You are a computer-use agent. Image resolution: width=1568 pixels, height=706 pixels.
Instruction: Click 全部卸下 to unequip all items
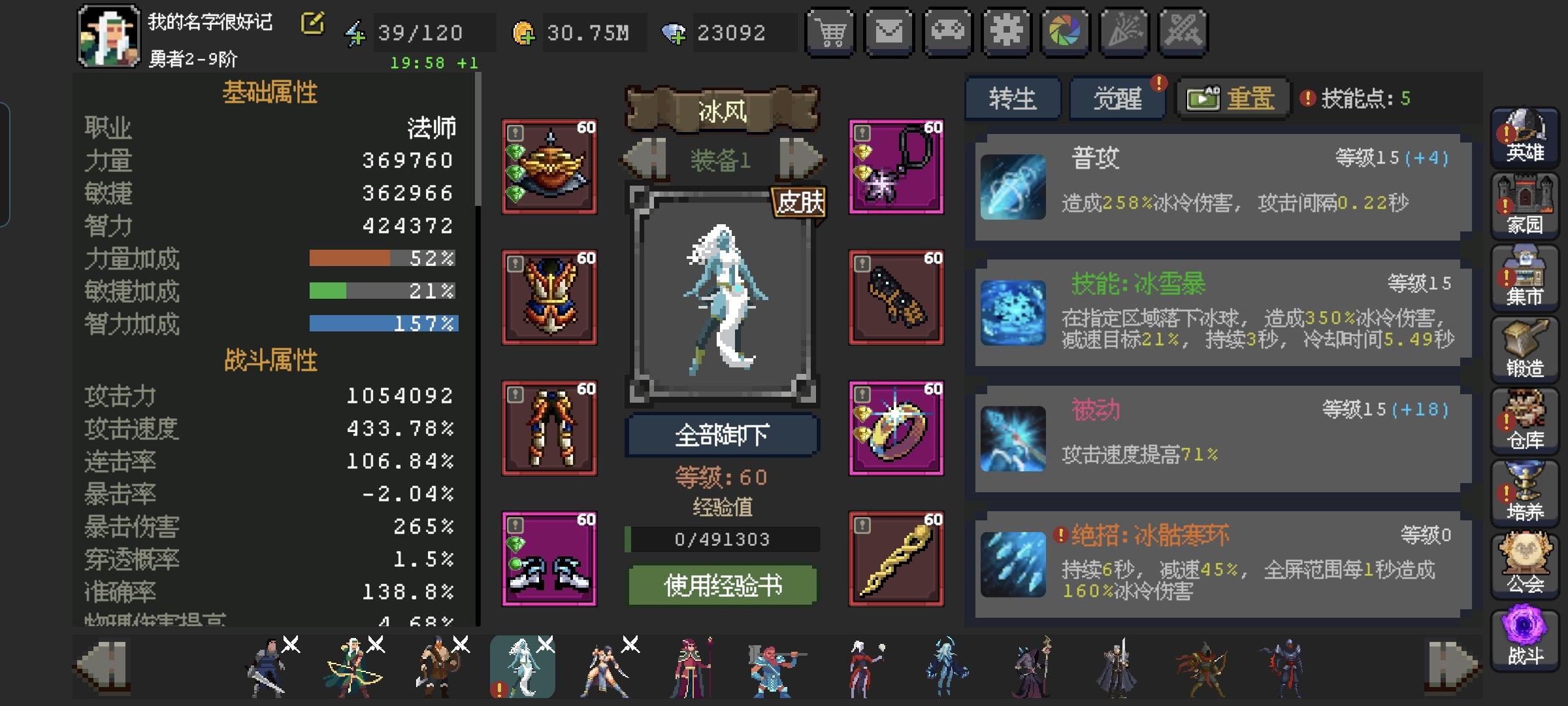click(x=723, y=435)
